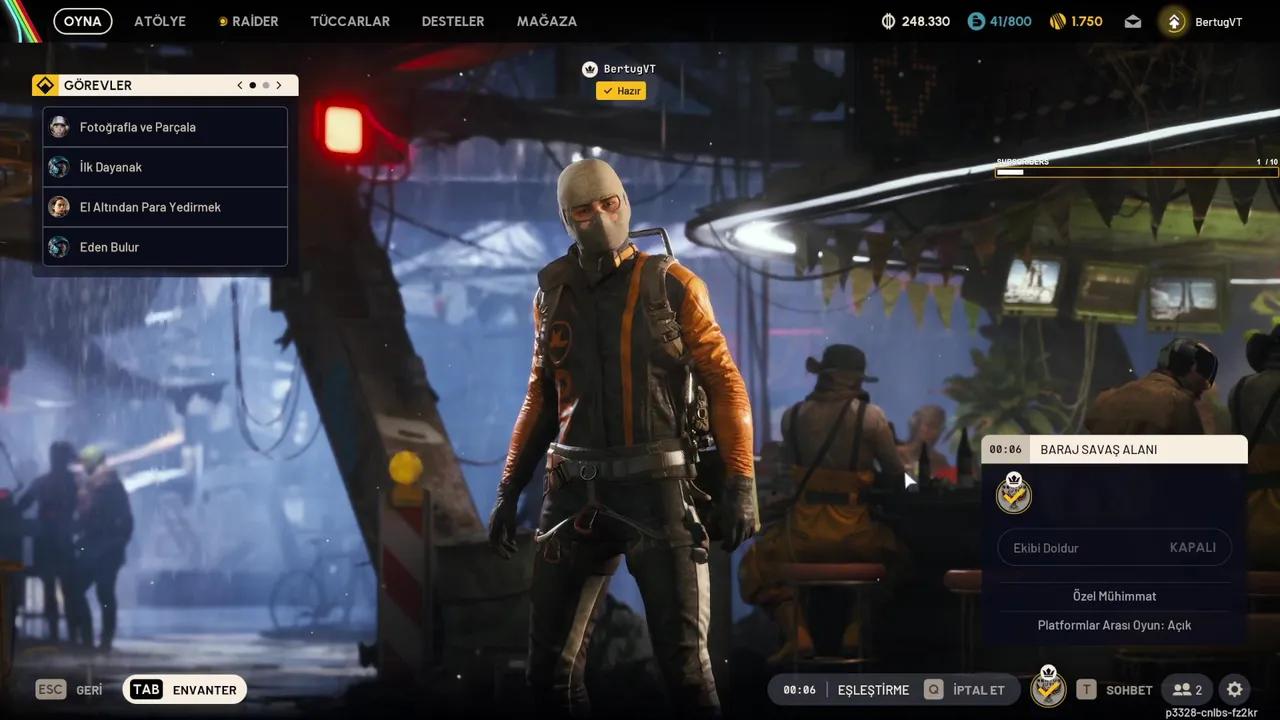1280x720 pixels.
Task: Switch to the OYNA tab
Action: point(82,20)
